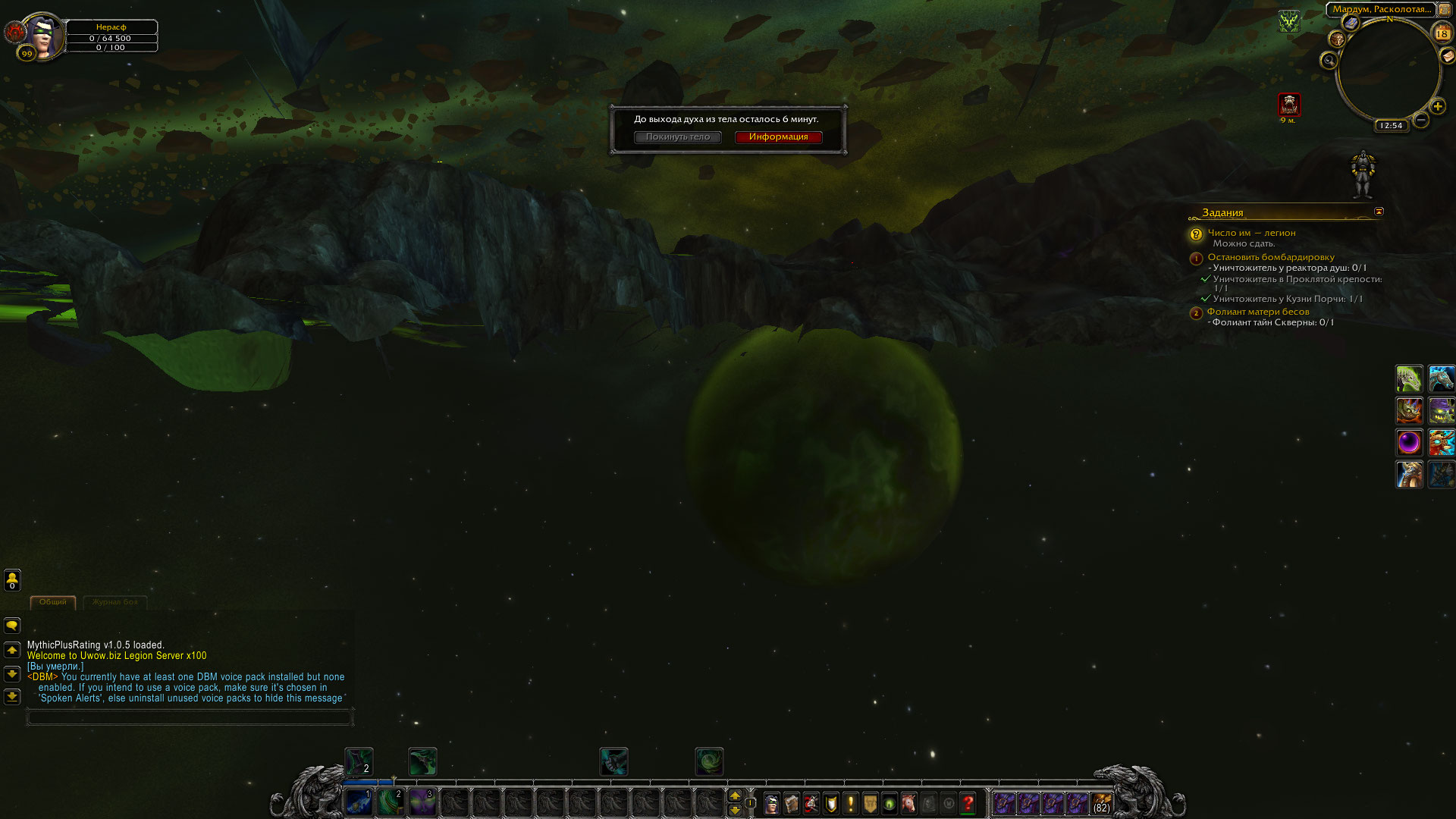Click the purple orb icon on right
This screenshot has width=1456, height=819.
pos(1409,442)
